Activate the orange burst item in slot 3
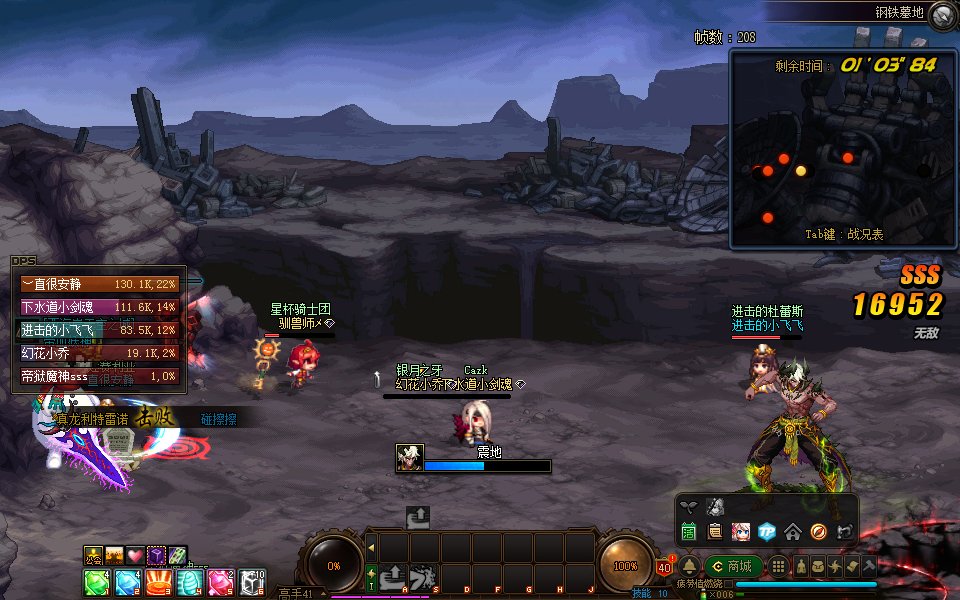Image resolution: width=960 pixels, height=600 pixels. [158, 582]
